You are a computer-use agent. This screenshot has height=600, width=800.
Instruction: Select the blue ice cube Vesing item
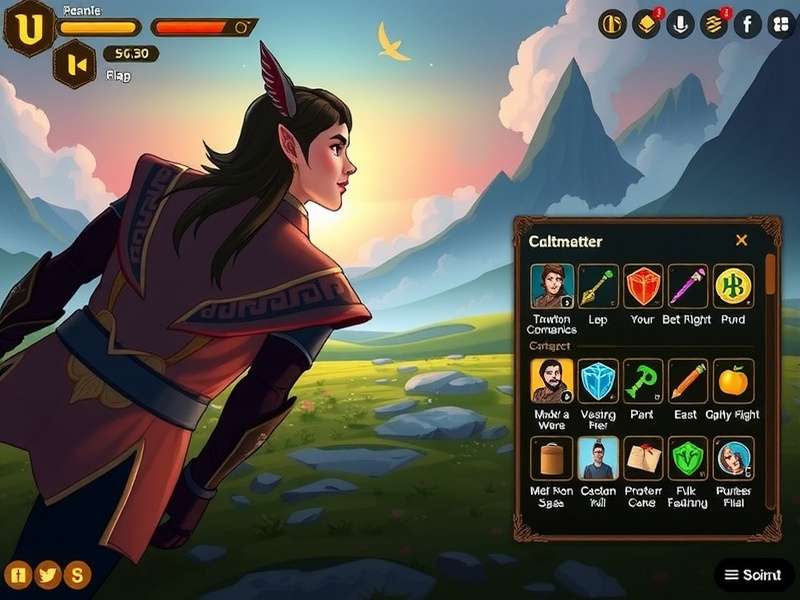click(x=598, y=381)
